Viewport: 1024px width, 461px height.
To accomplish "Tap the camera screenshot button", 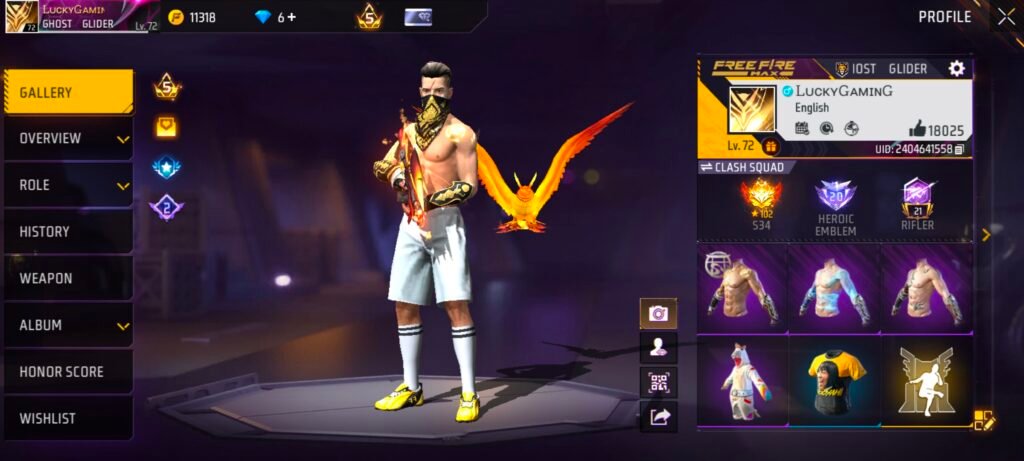I will click(x=658, y=314).
